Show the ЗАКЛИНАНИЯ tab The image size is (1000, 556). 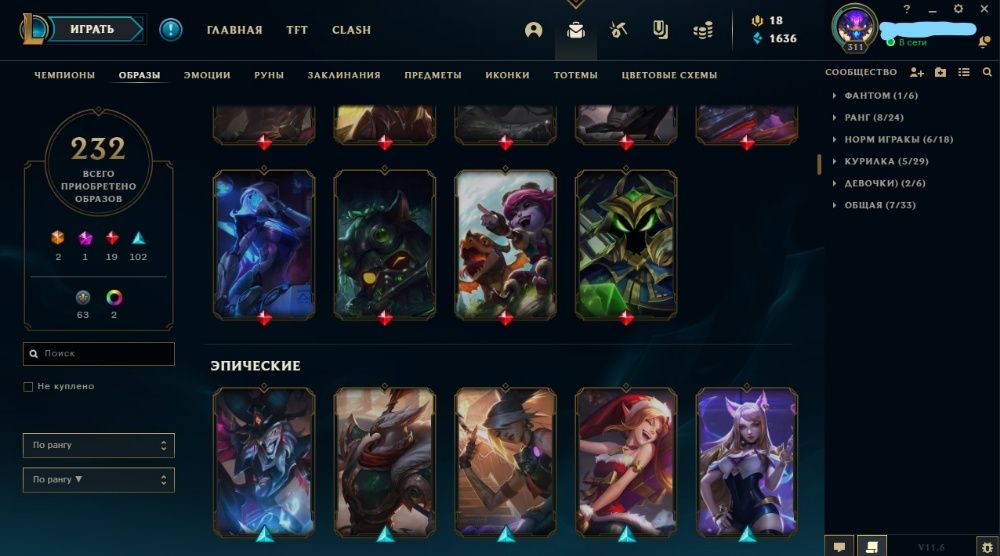tap(344, 75)
